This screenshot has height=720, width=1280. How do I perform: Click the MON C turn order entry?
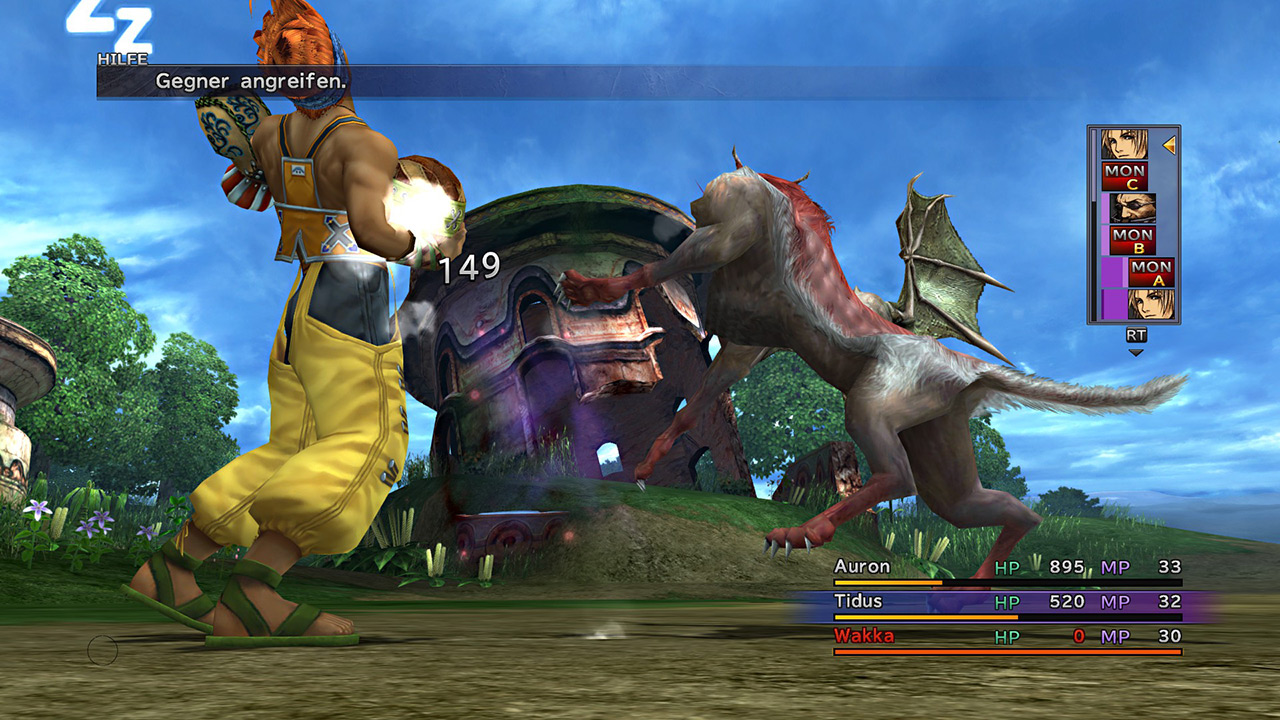(x=1124, y=176)
